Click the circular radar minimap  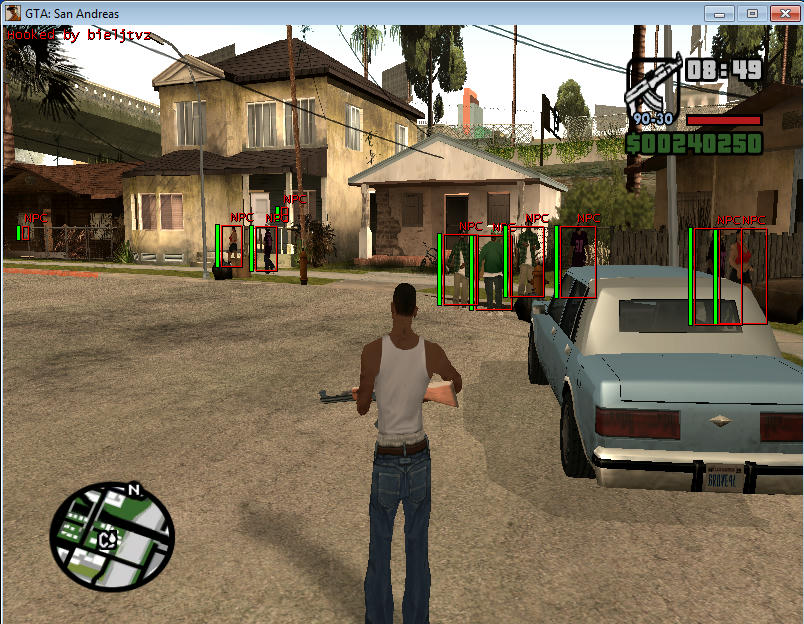(x=111, y=535)
